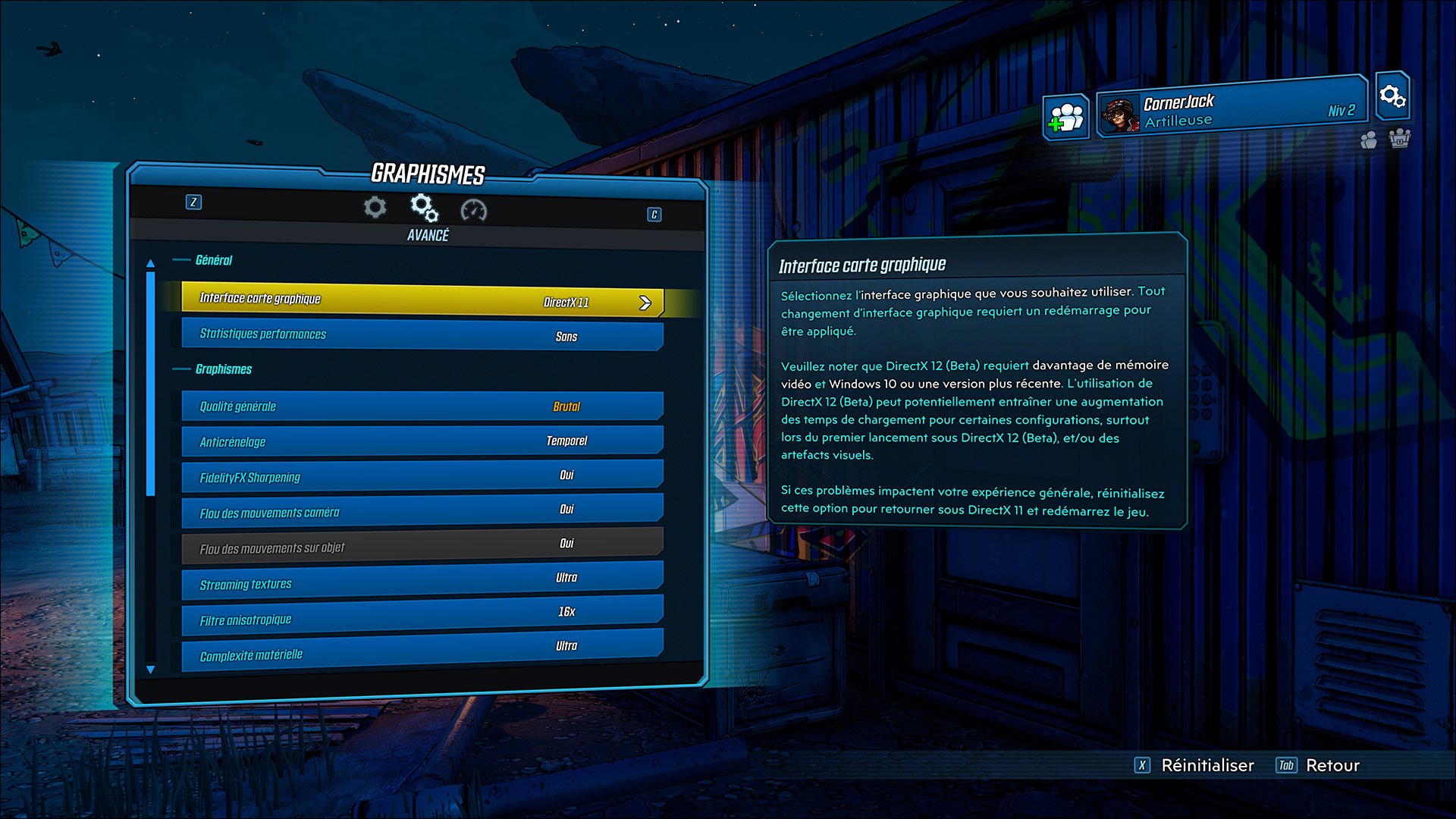Toggle FidelityFX Sharpening setting

point(422,476)
